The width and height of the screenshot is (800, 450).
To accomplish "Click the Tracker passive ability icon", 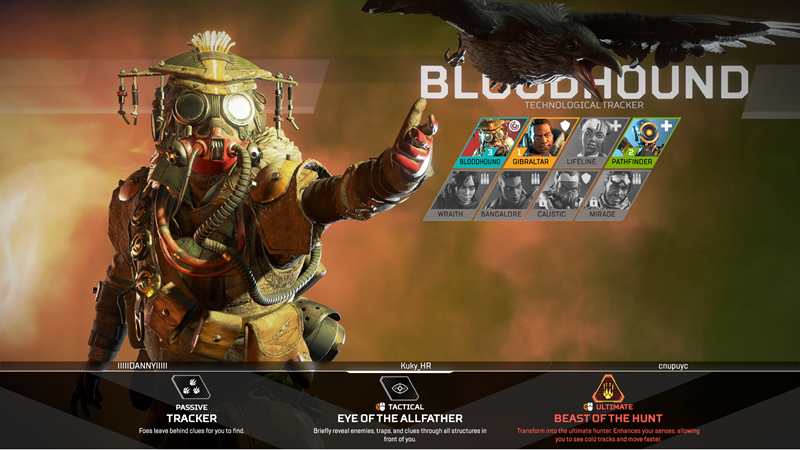I will (192, 387).
